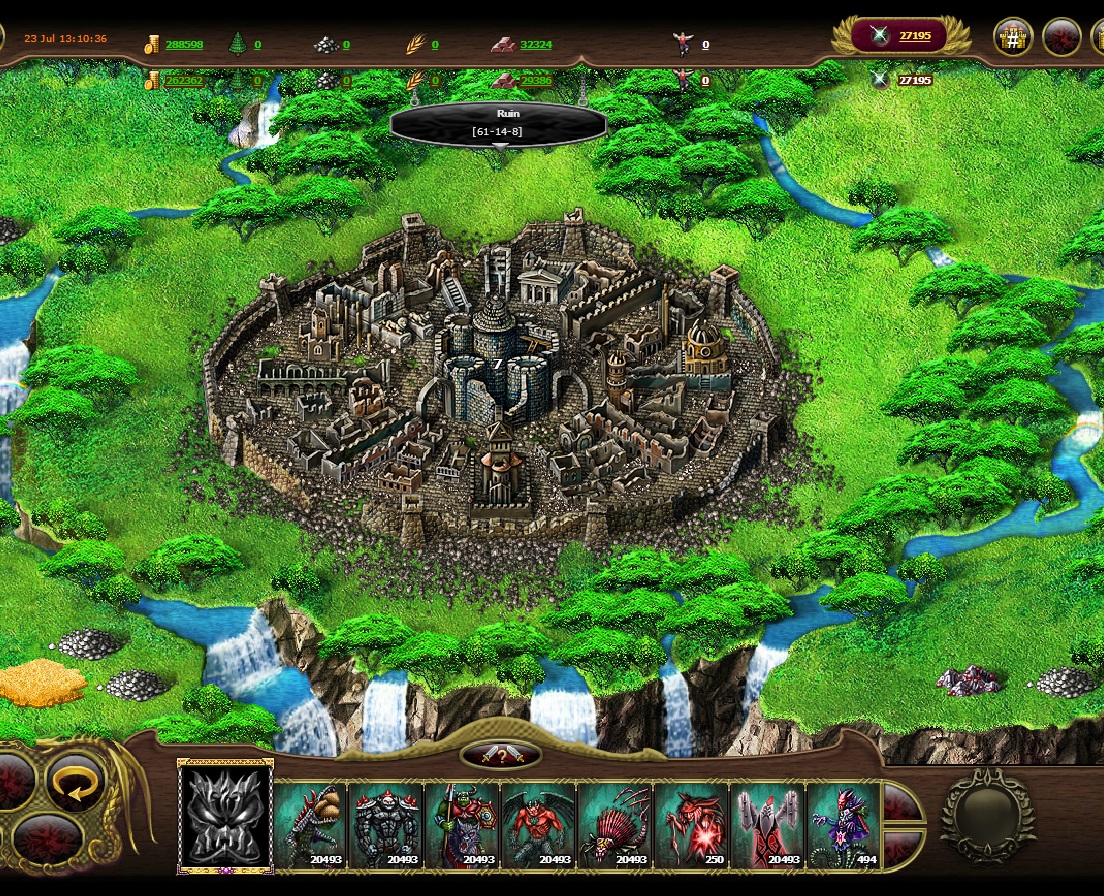Click the crossed swords question mark button
This screenshot has width=1104, height=896.
(501, 756)
